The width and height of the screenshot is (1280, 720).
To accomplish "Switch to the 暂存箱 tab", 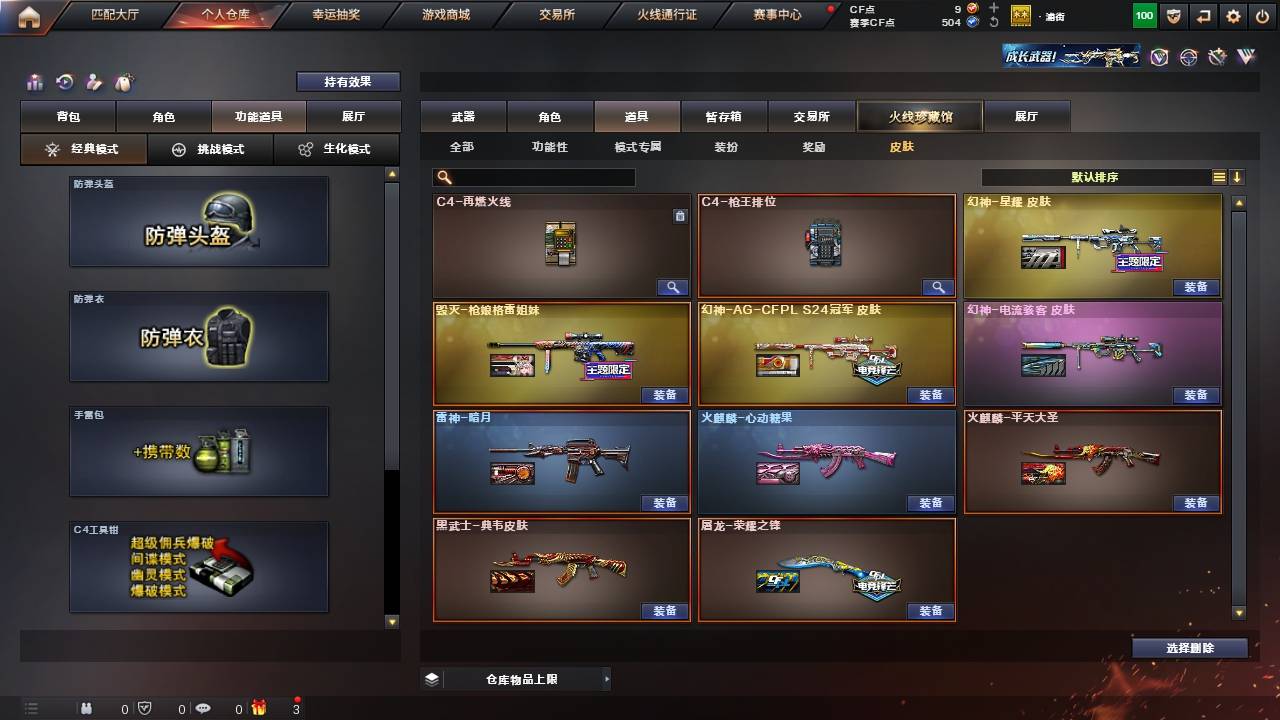I will [x=724, y=116].
